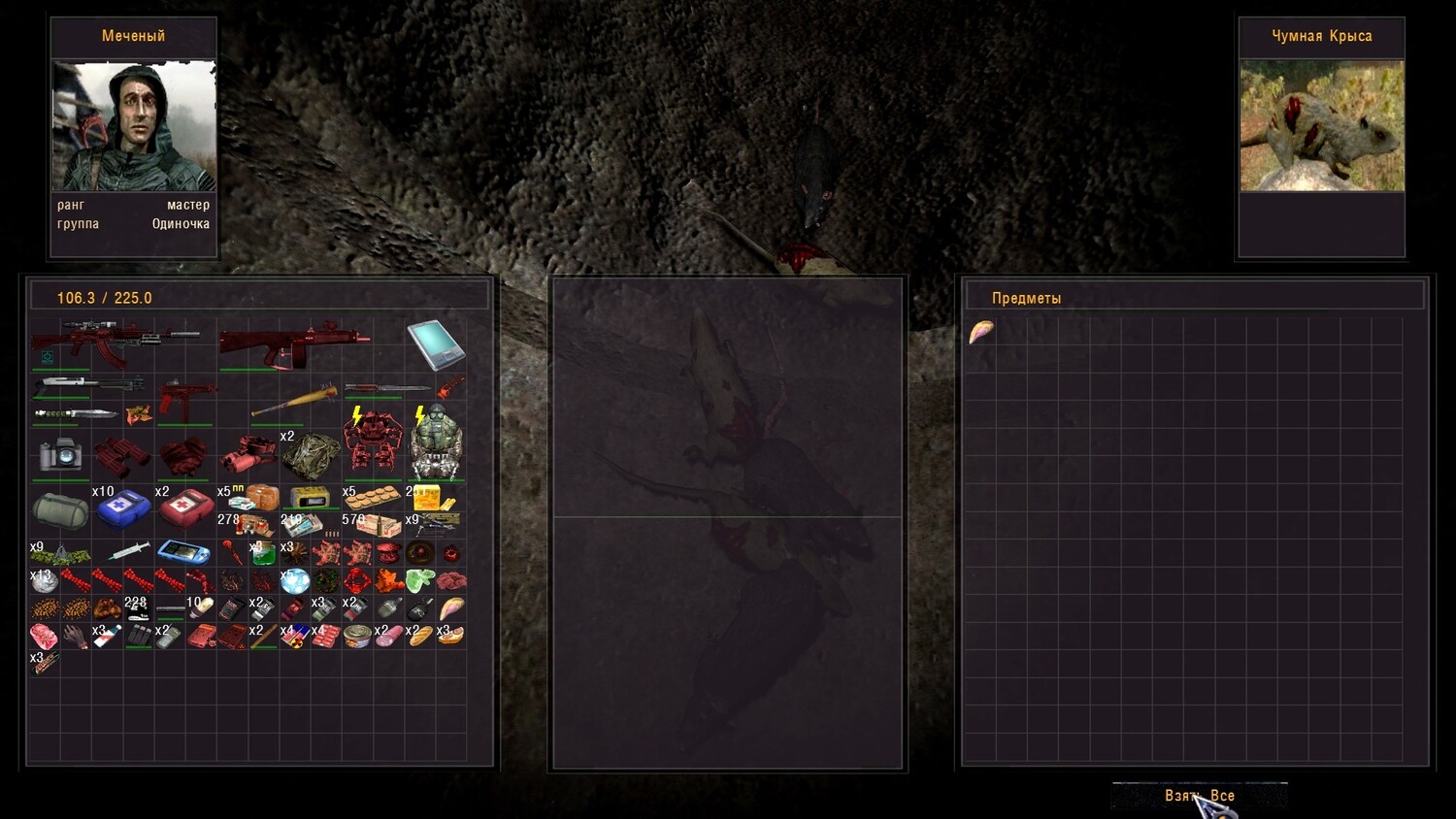Take all items with the "Взять Все" button
This screenshot has height=819, width=1456.
[x=1200, y=796]
